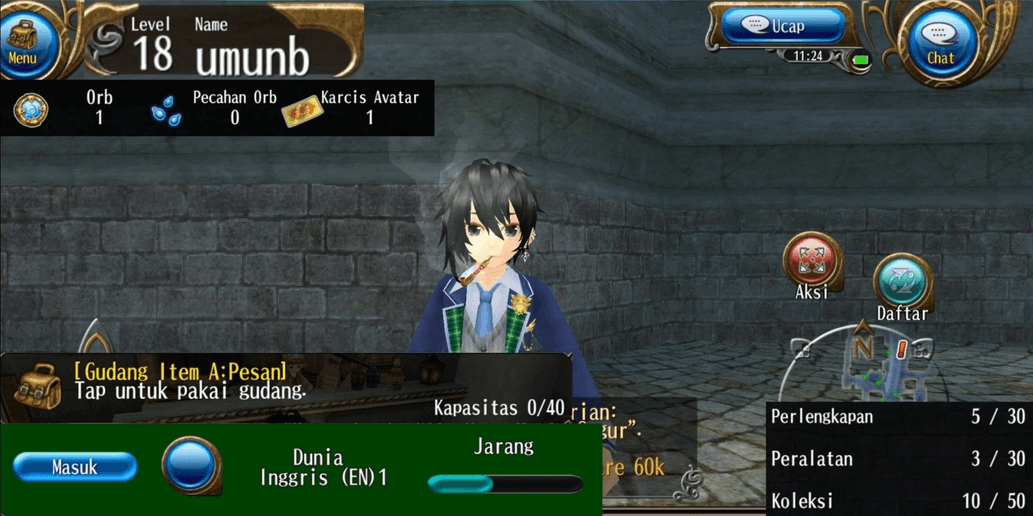Click the Karcis Avatar ticket icon

[301, 112]
